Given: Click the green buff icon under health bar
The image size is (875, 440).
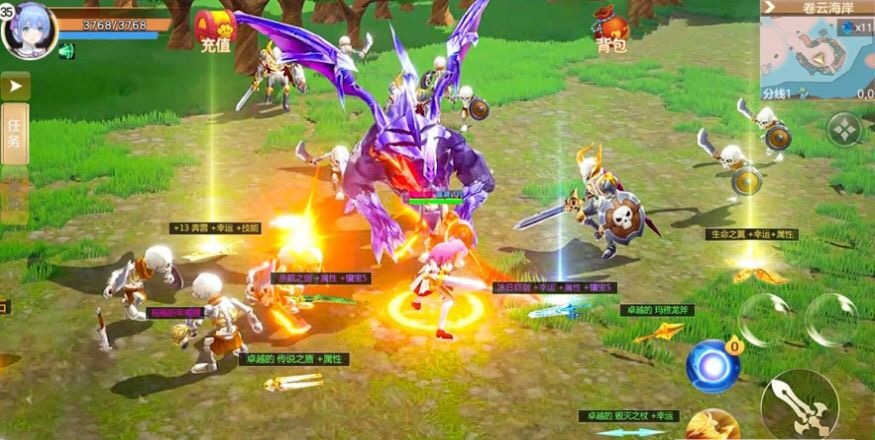Looking at the screenshot, I should pyautogui.click(x=66, y=51).
